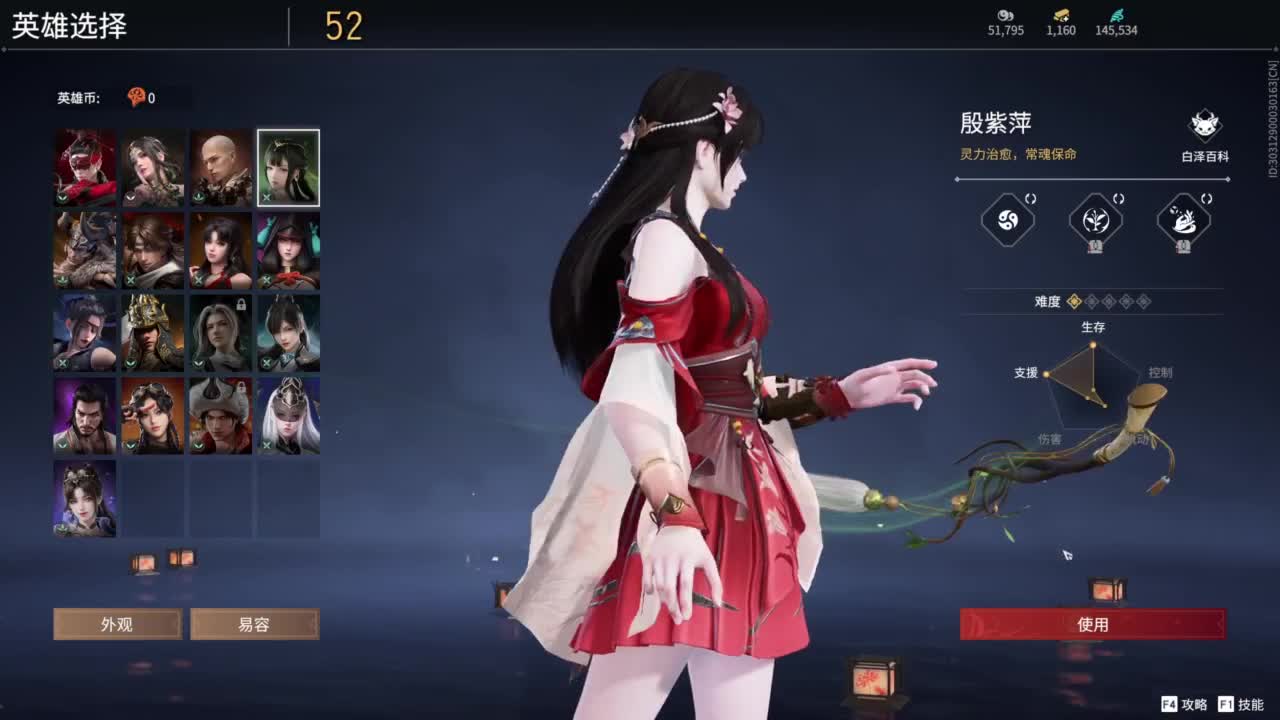This screenshot has width=1280, height=720.
Task: Open the 技能 skills via F1 label
Action: (1240, 704)
